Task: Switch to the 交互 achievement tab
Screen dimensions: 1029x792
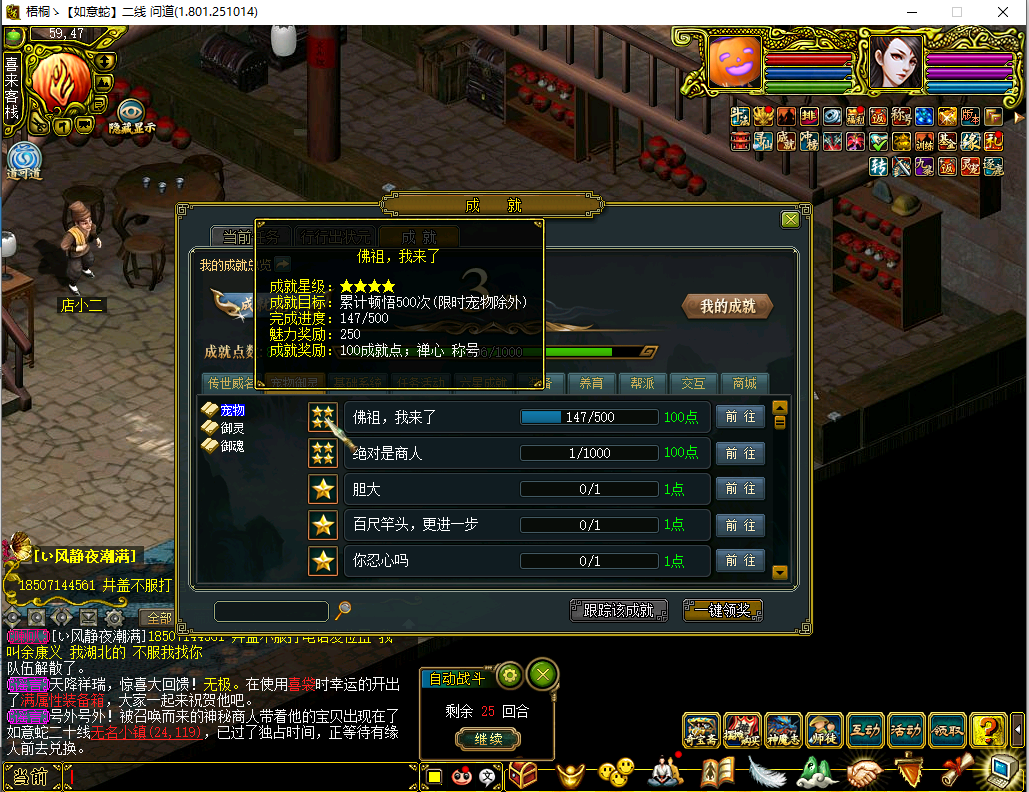Action: pyautogui.click(x=693, y=383)
